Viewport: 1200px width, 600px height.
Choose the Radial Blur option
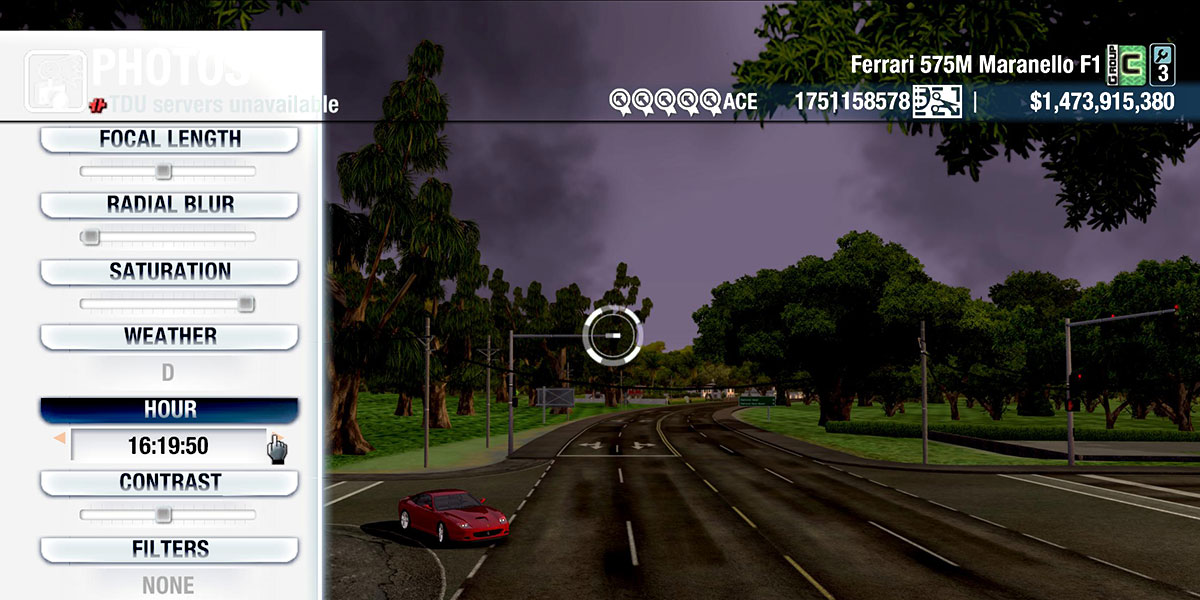169,205
